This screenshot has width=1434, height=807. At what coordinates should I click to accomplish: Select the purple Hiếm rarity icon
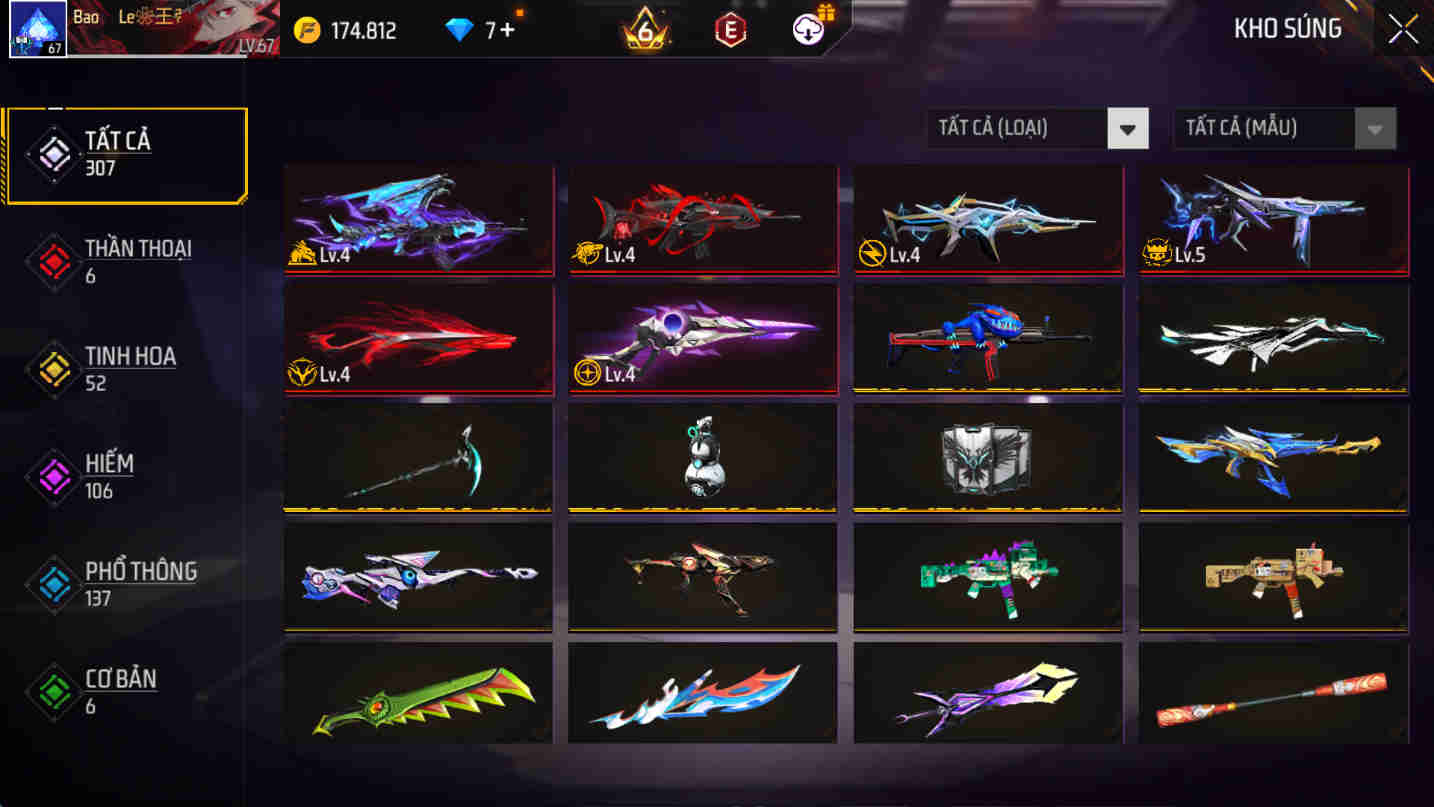pos(52,475)
